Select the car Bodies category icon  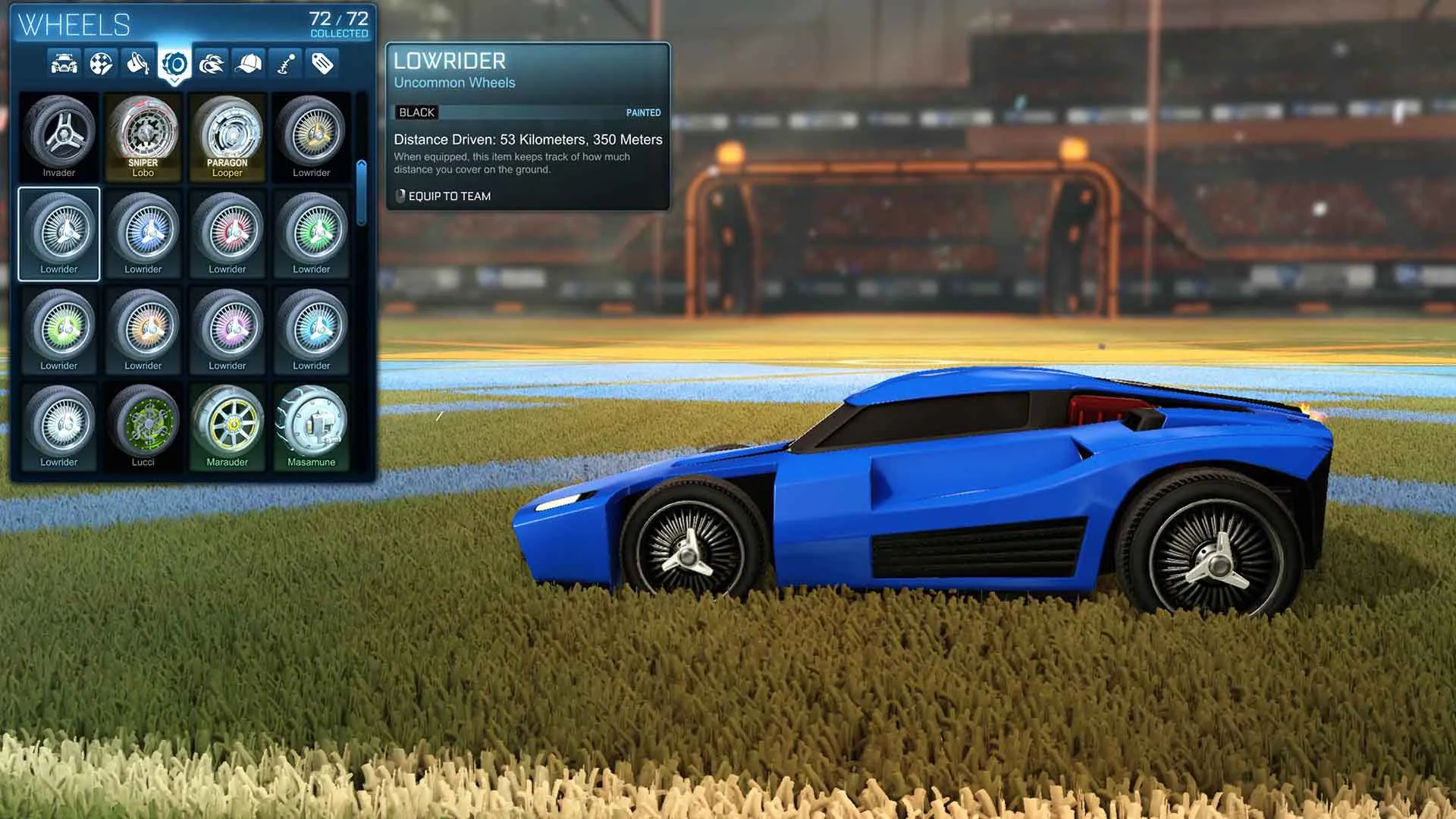coord(63,64)
